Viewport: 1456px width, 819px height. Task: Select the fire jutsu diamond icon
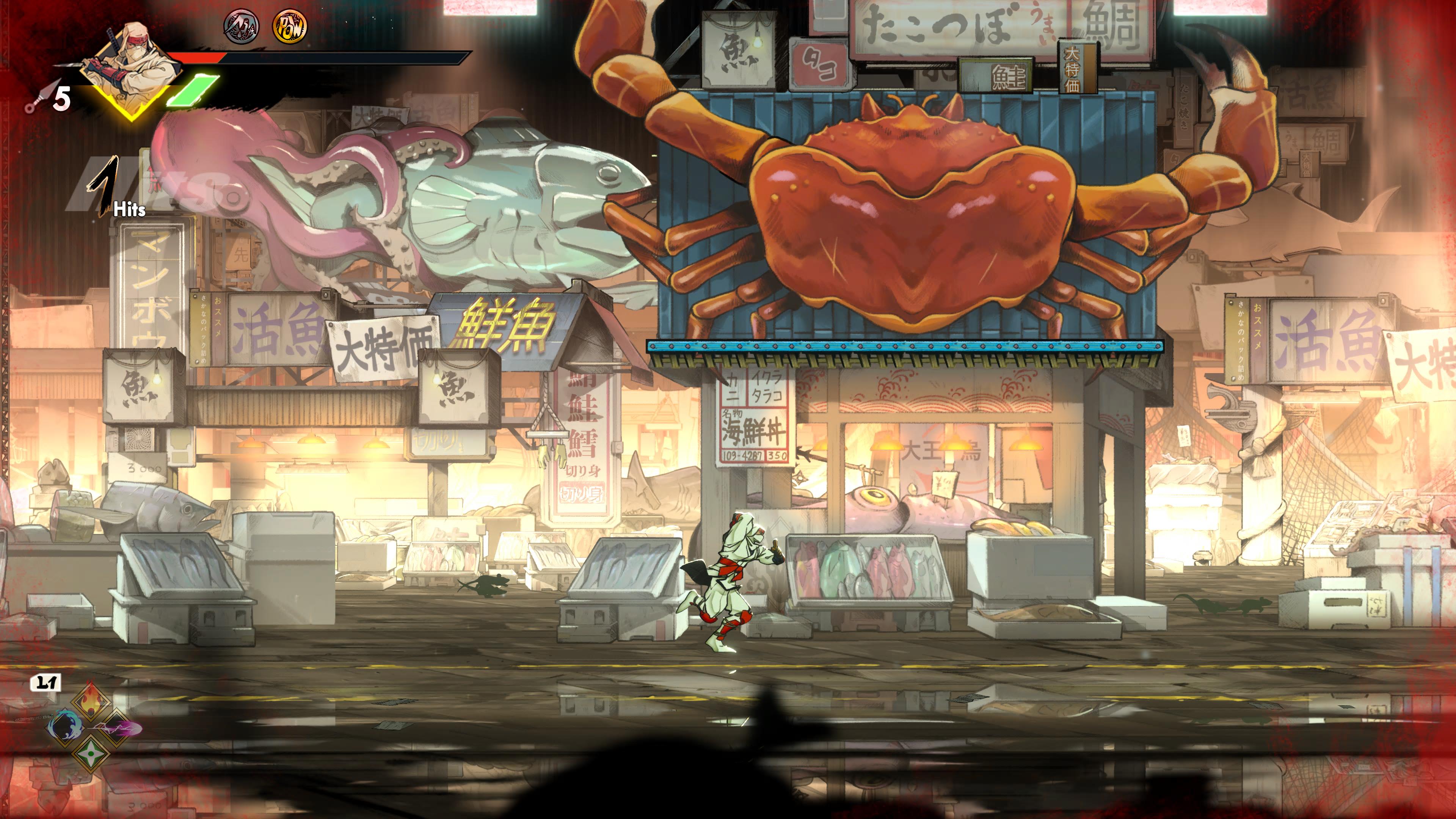click(x=91, y=701)
